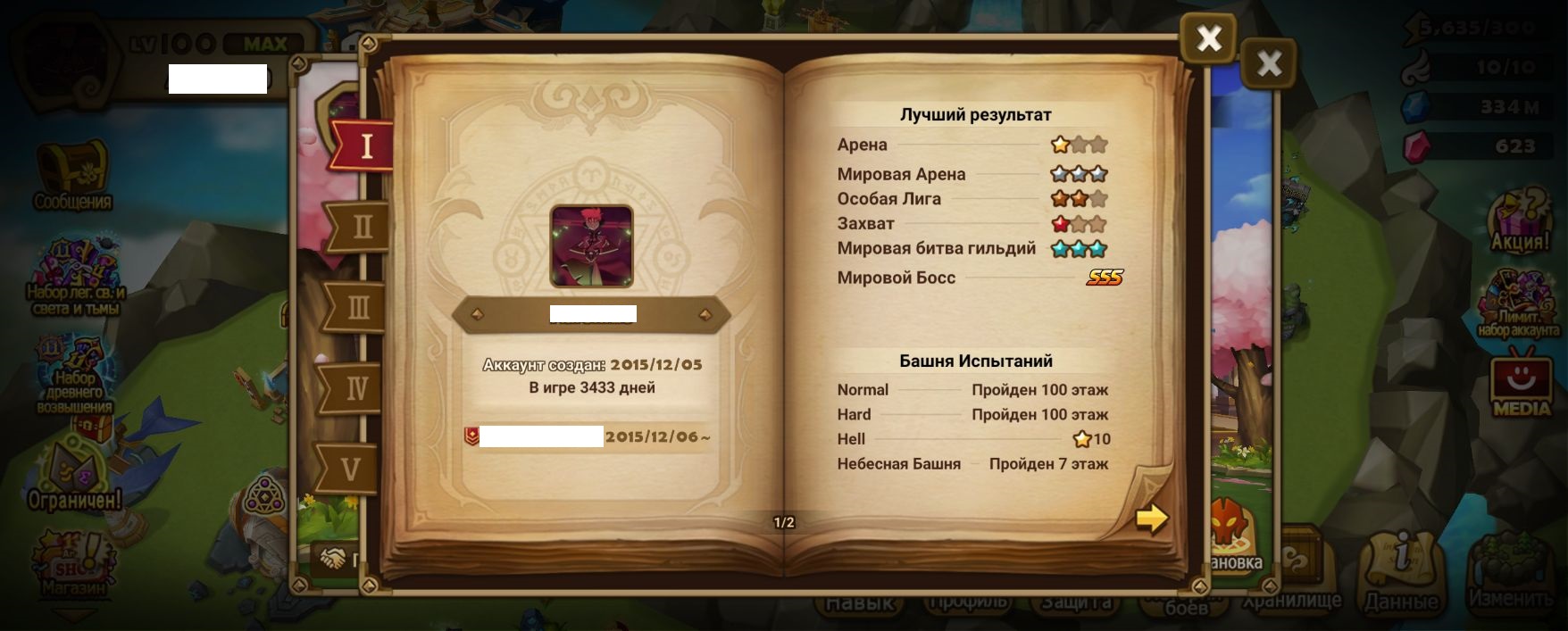Open the MEDIA television icon

(1521, 386)
